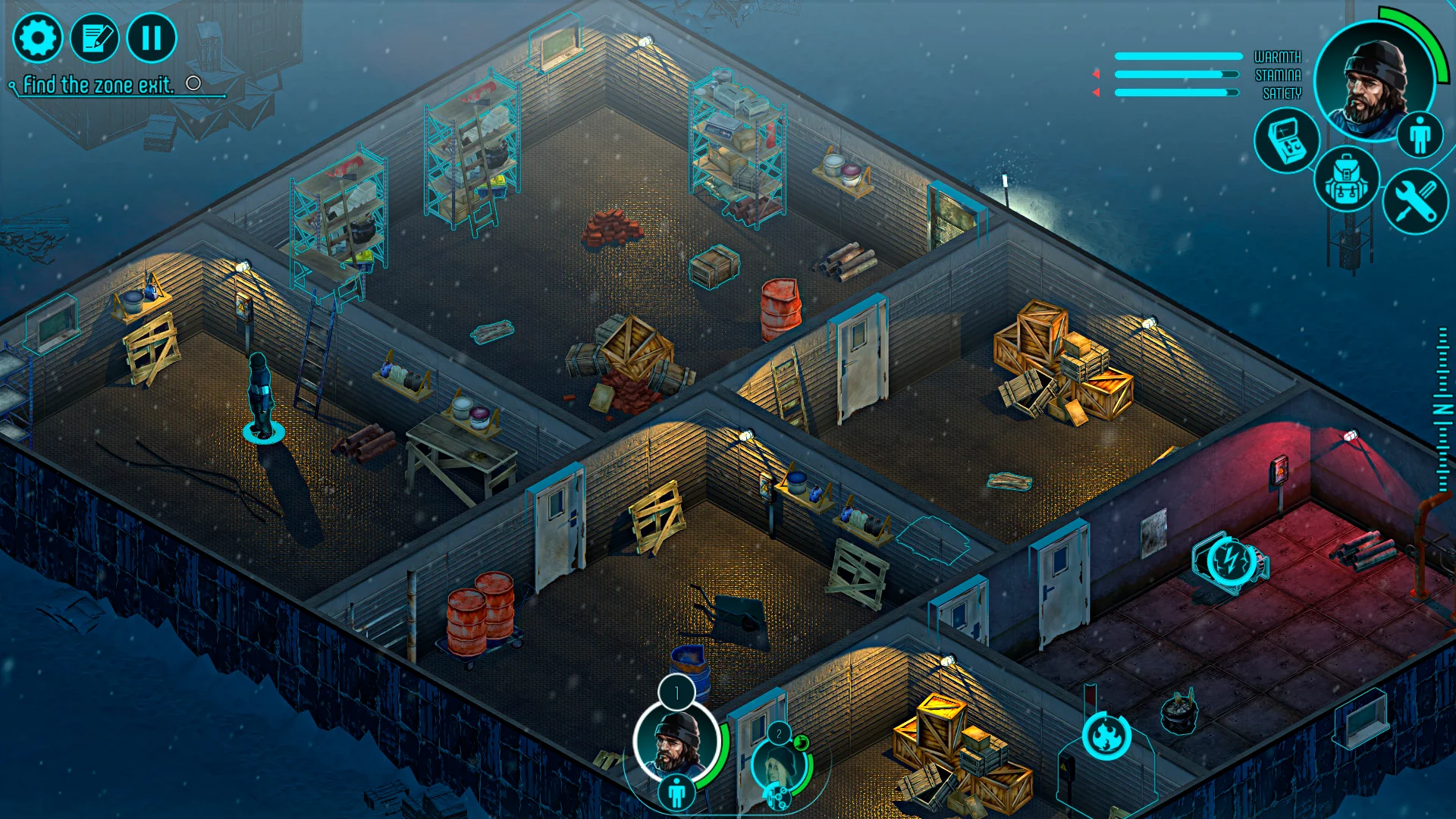Click the objective progress circle
1456x819 pixels.
[194, 85]
